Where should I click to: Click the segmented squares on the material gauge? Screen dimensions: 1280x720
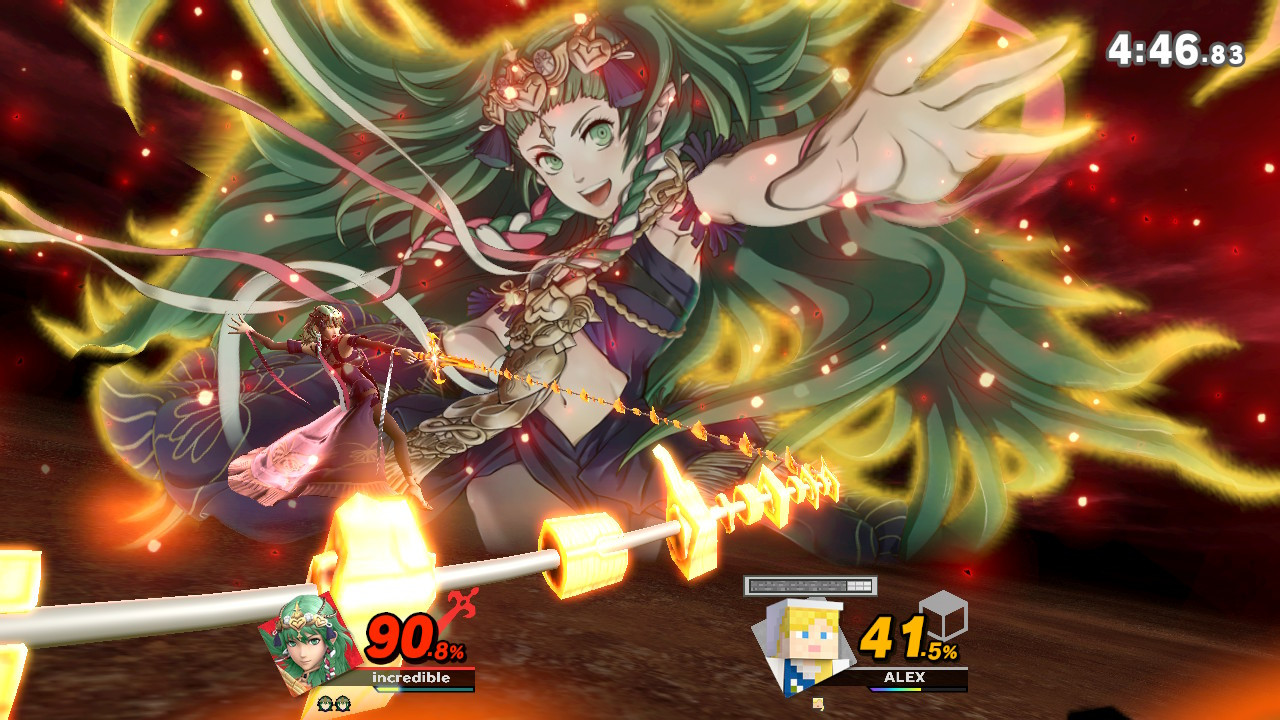tap(858, 584)
